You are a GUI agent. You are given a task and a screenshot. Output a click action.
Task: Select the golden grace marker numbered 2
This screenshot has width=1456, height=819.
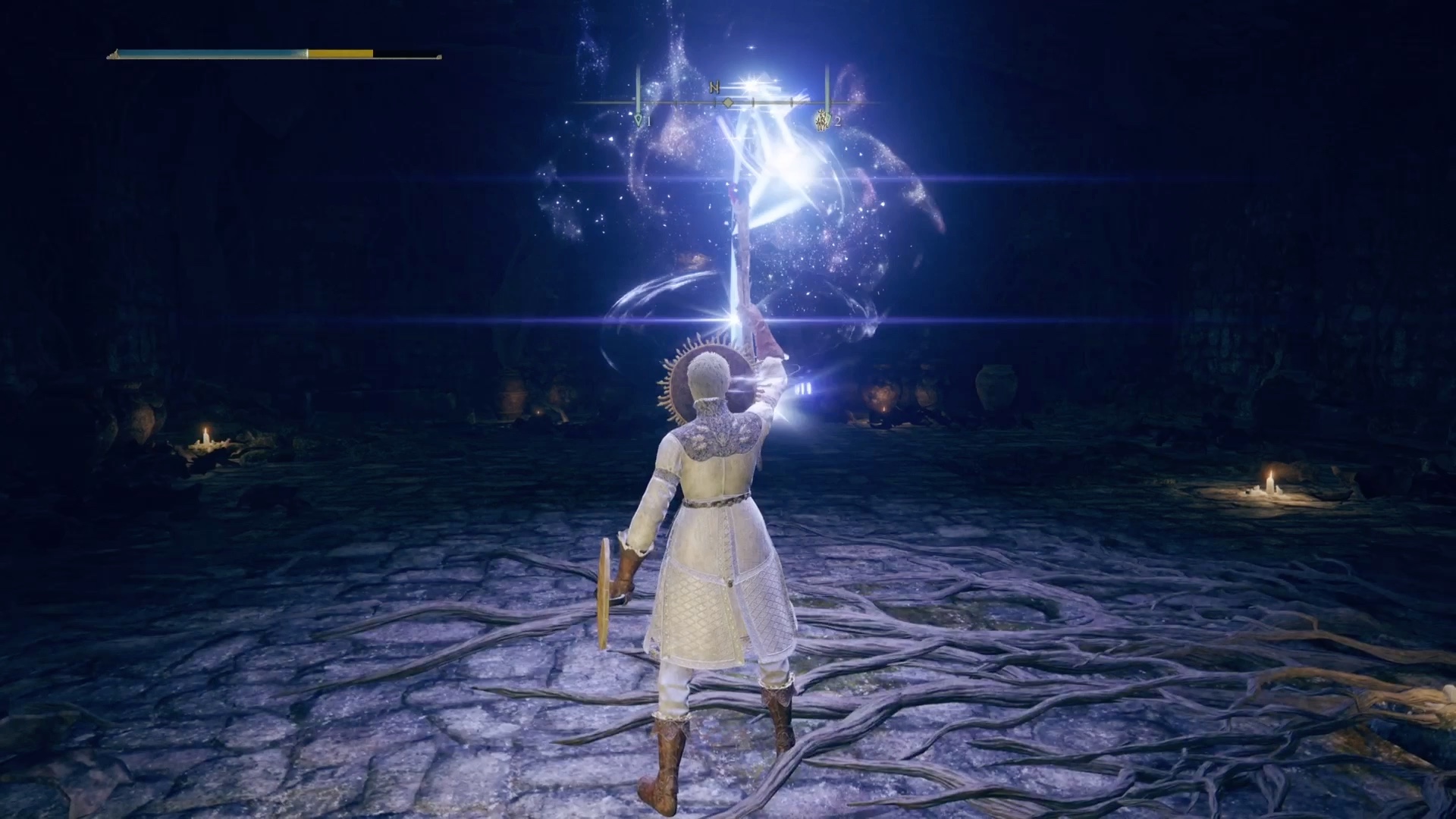821,120
